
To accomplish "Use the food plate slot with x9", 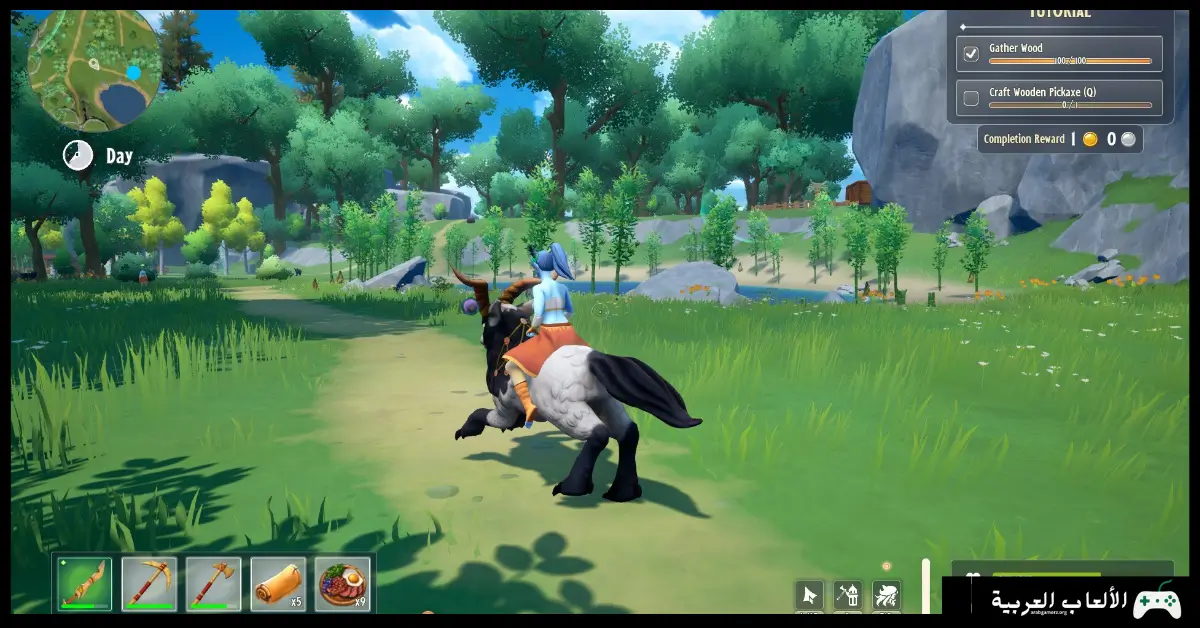I will coord(342,584).
